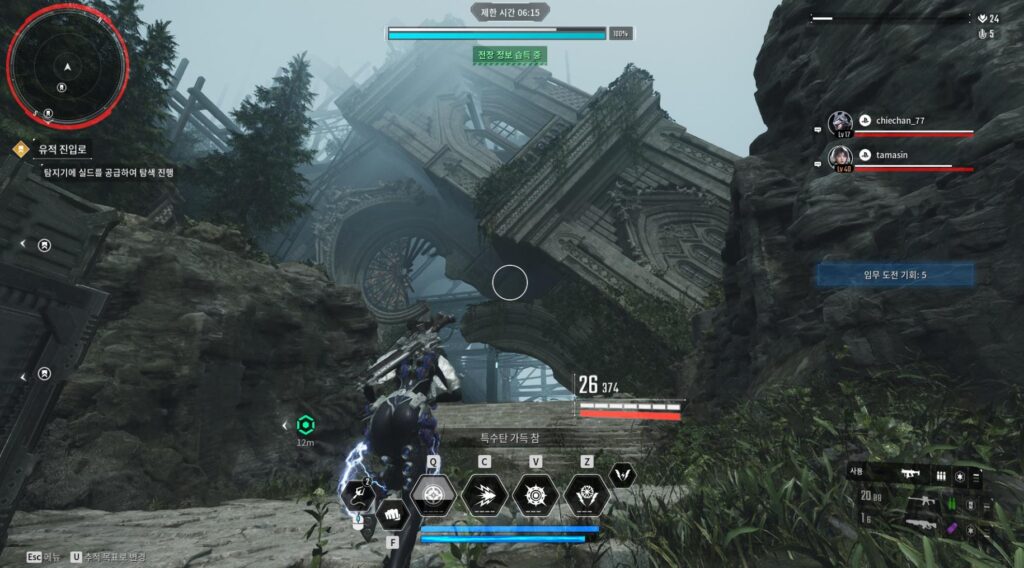Click the 전장 정보 습득 중 status label
The width and height of the screenshot is (1024, 568).
510,55
